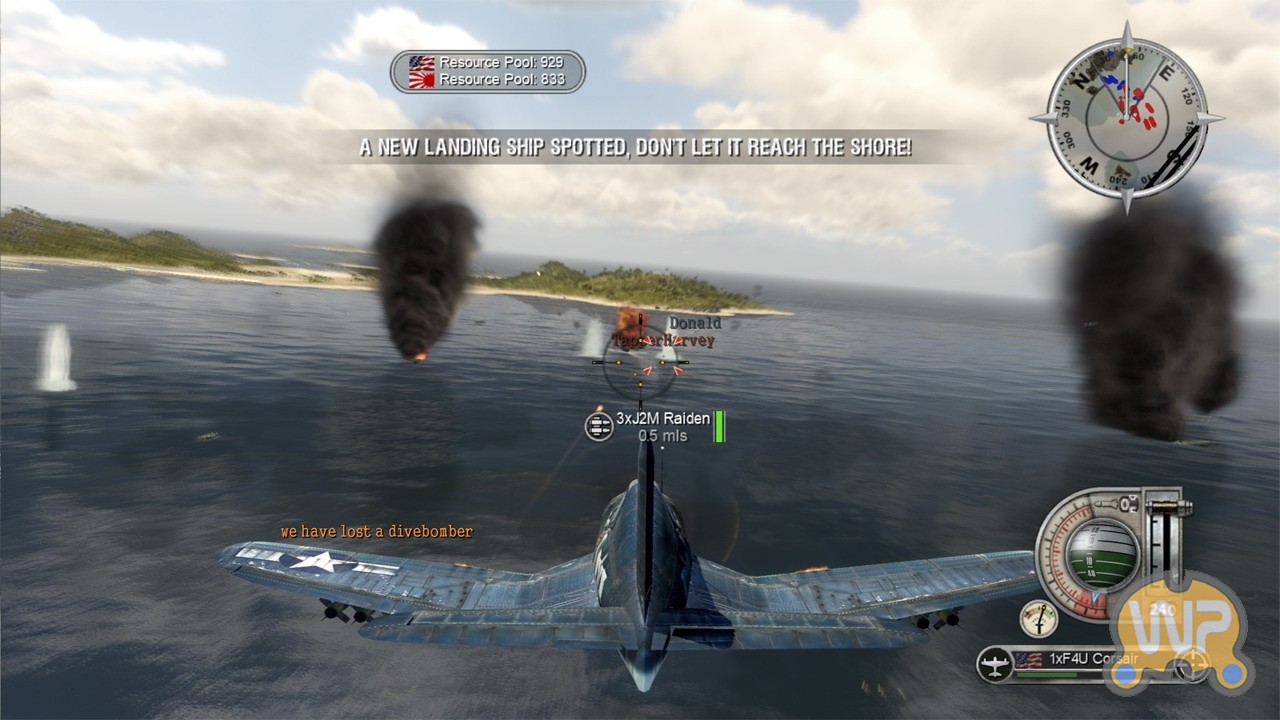Viewport: 1280px width, 720px height.
Task: Click the plane silhouette unit icon
Action: 994,663
